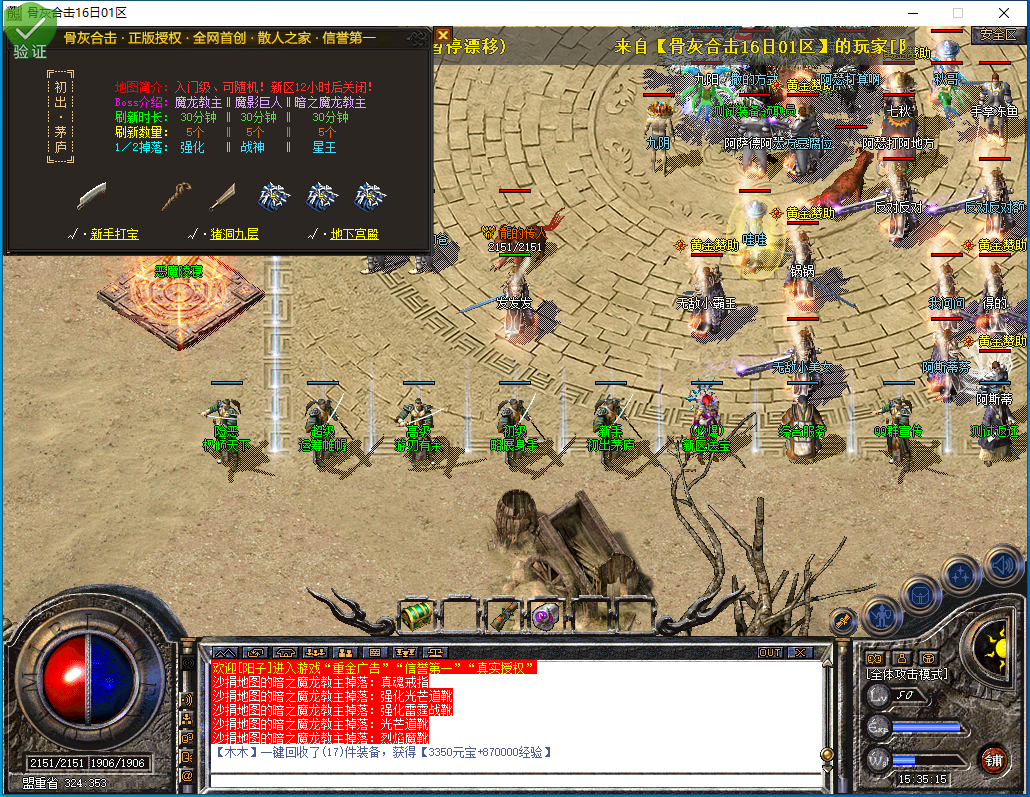Open the 新手打宝 map link
The image size is (1030, 797).
(114, 234)
